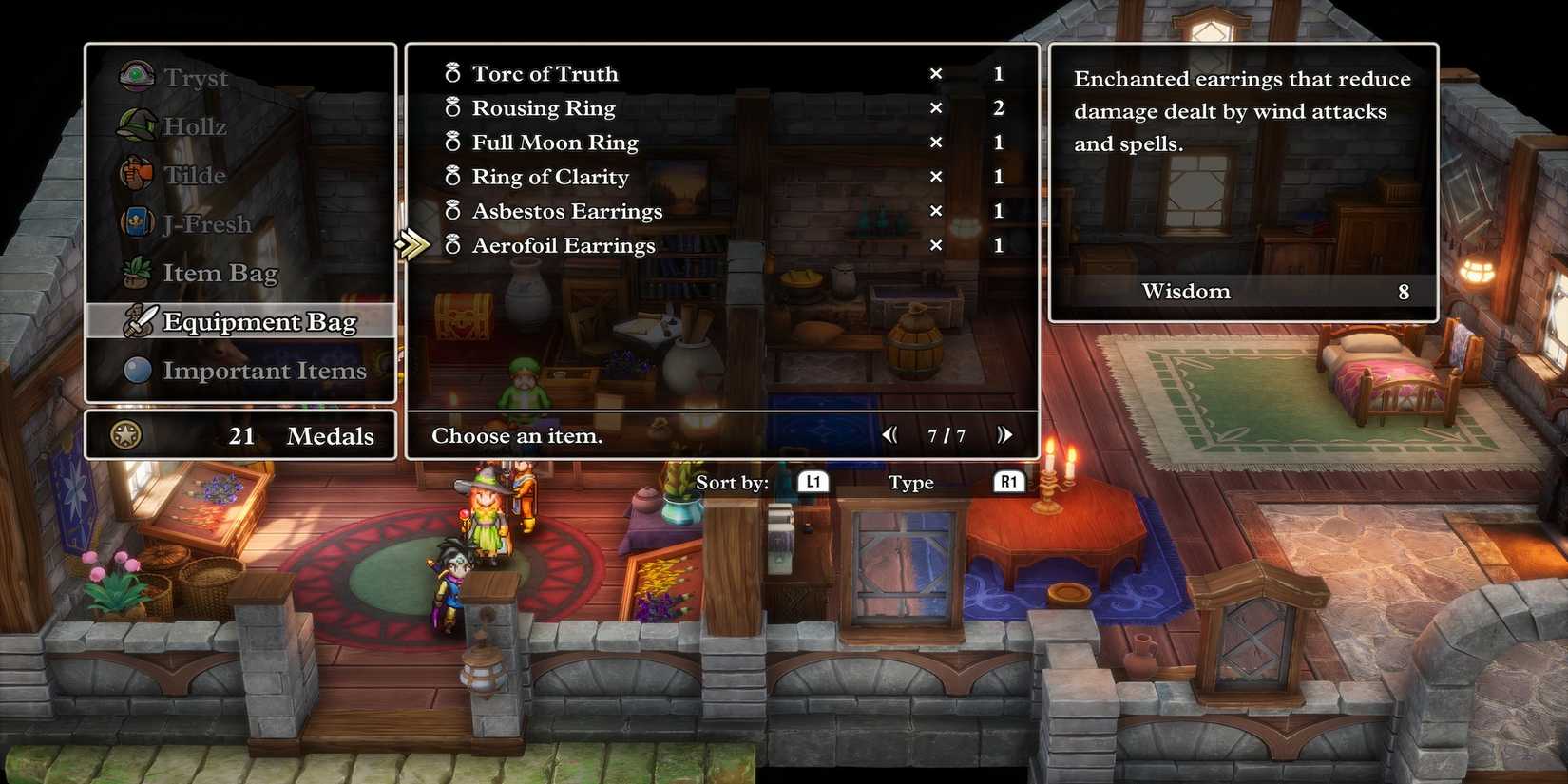Equip the Rousing Ring

[544, 107]
